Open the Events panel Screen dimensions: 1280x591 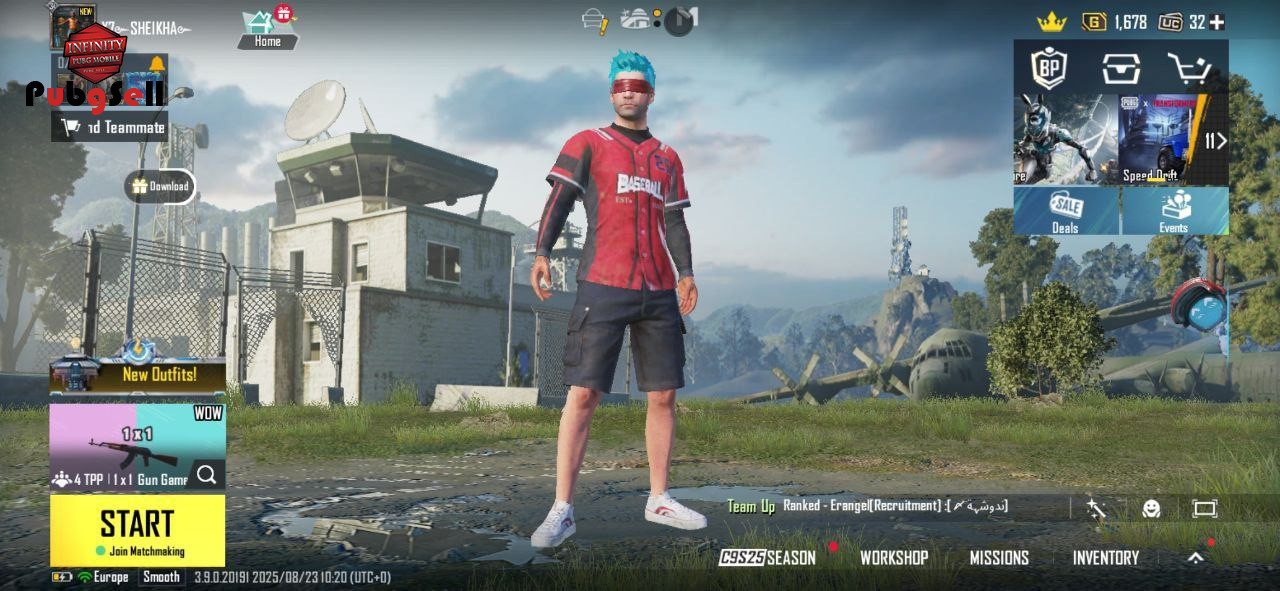[x=1174, y=211]
